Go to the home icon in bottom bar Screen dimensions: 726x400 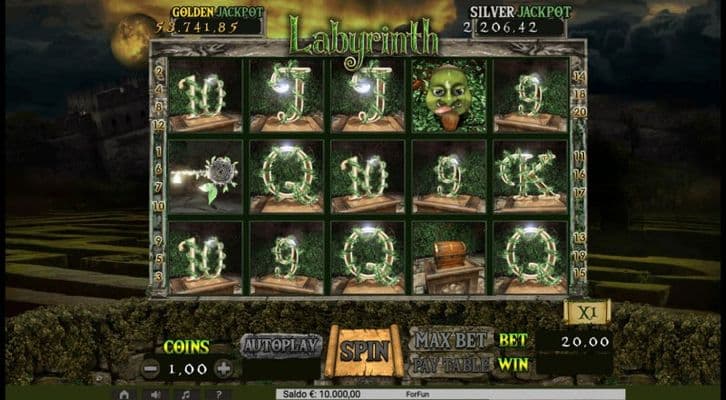(x=124, y=394)
